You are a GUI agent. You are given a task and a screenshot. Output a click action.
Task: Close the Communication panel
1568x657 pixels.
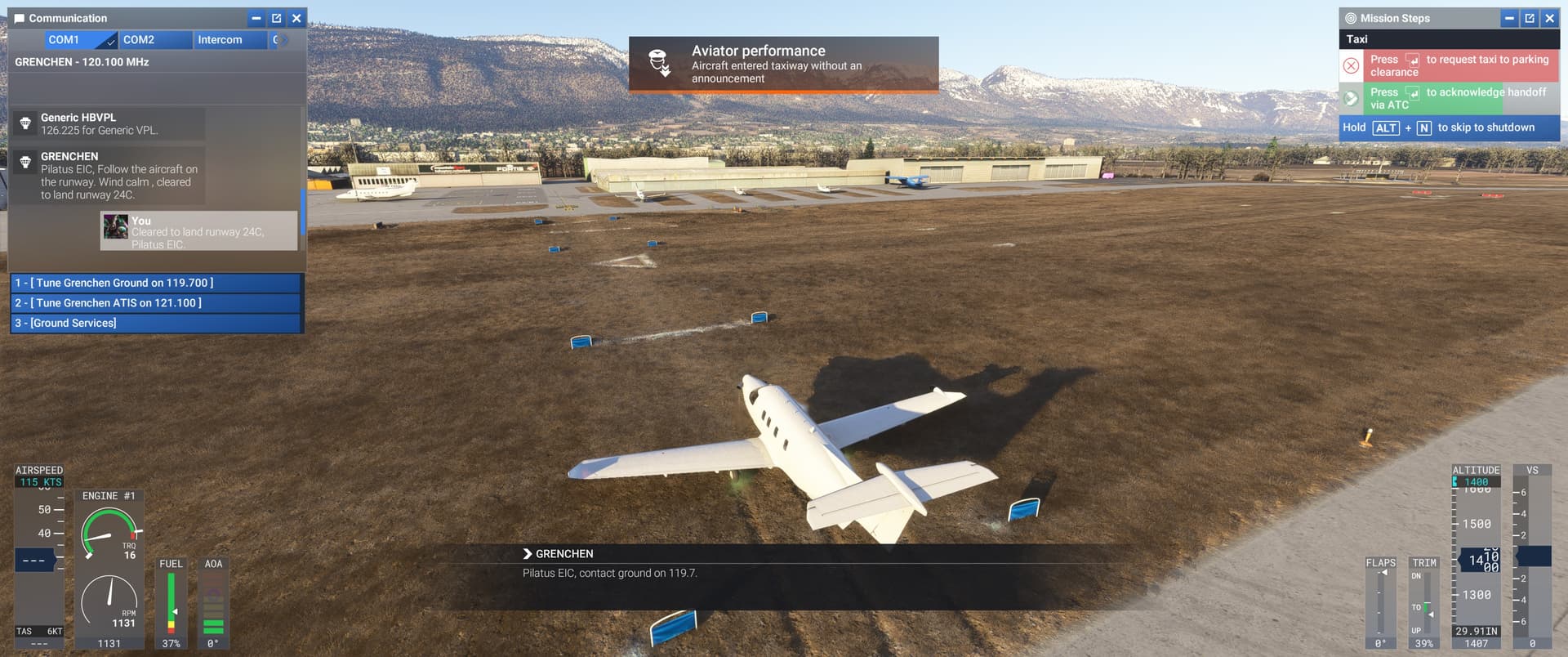coord(296,18)
